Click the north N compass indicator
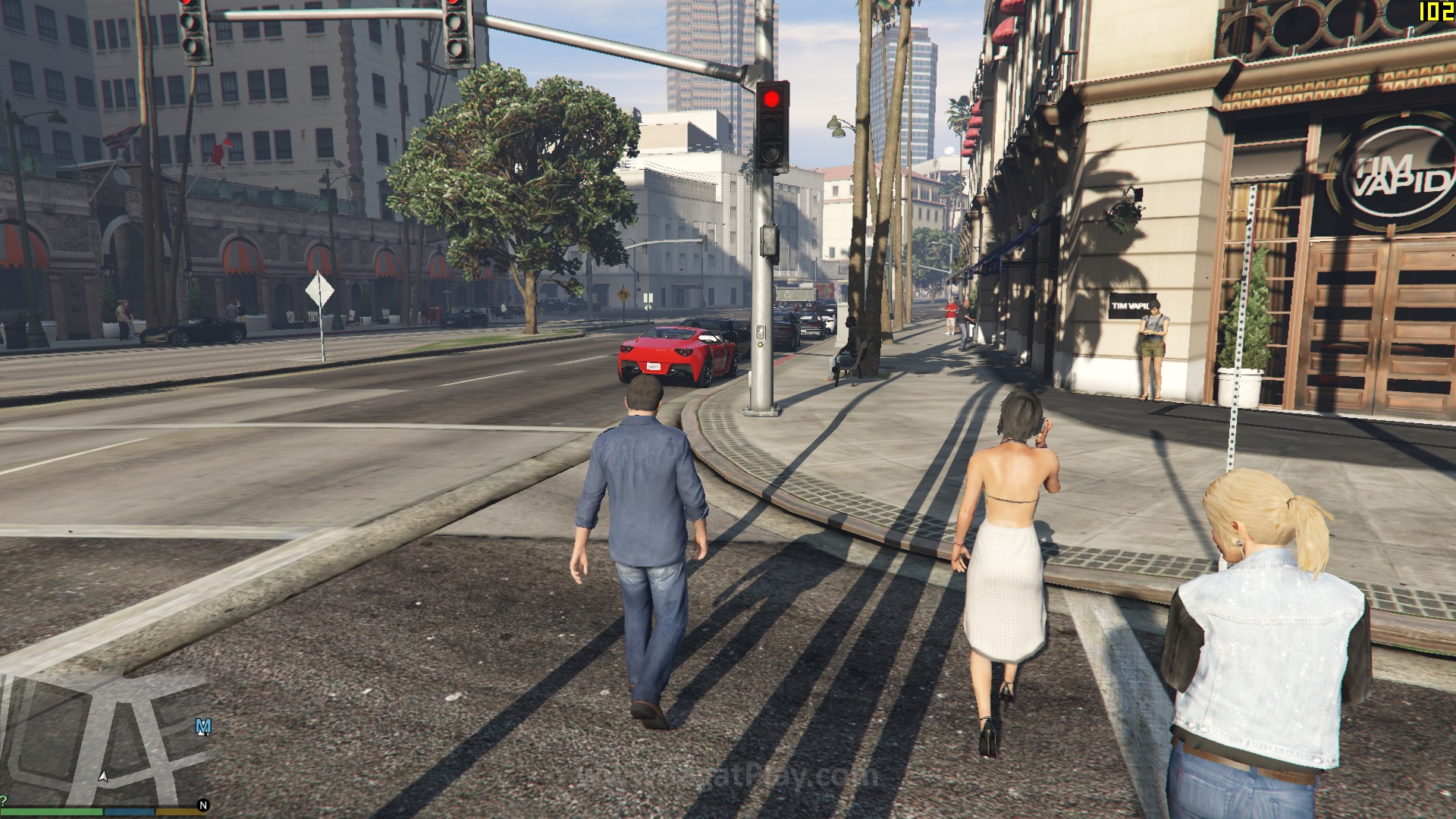Image resolution: width=1456 pixels, height=819 pixels. [203, 805]
